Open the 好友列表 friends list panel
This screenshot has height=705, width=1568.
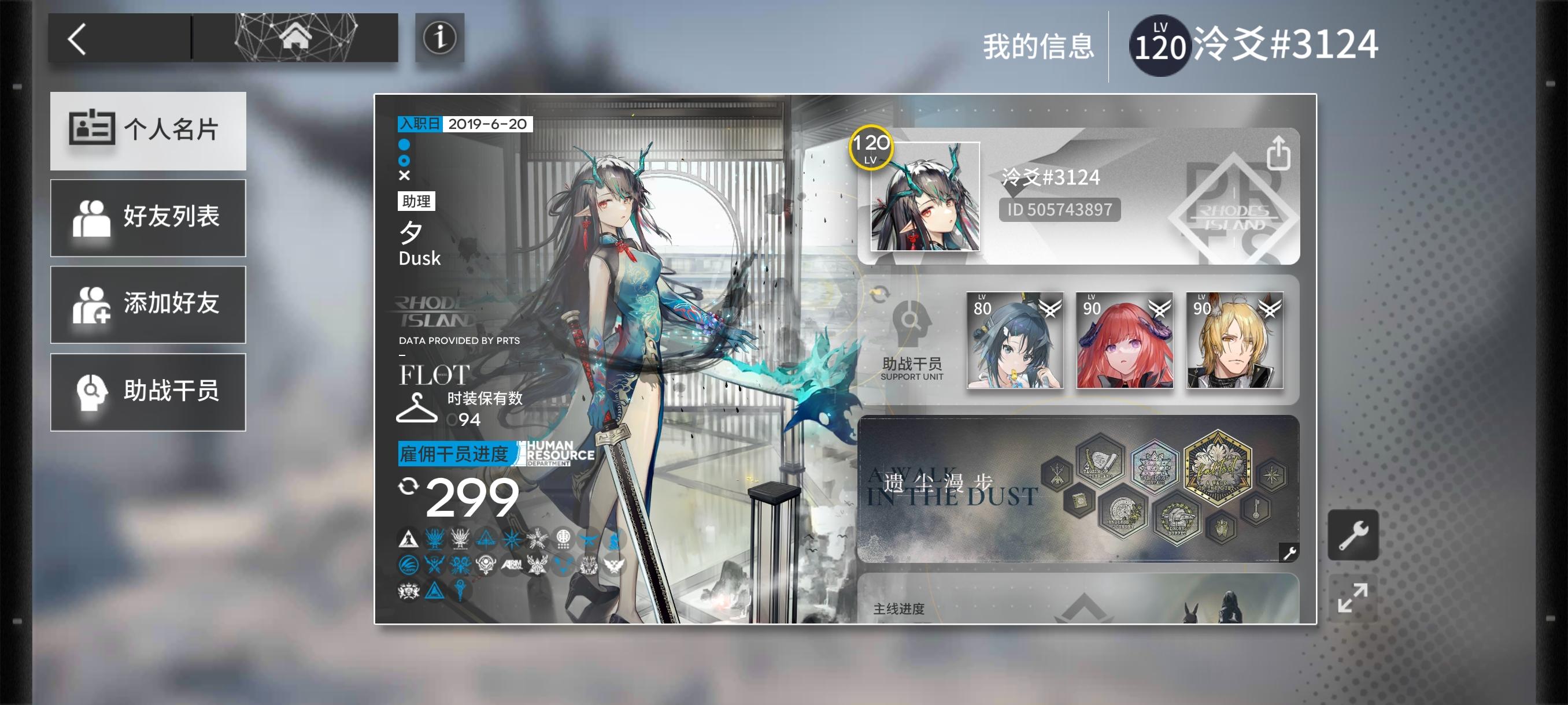point(148,218)
